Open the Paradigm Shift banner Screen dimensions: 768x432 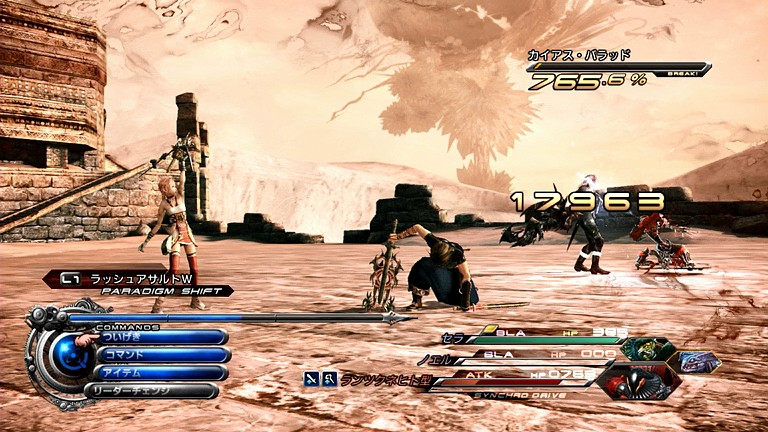point(138,284)
